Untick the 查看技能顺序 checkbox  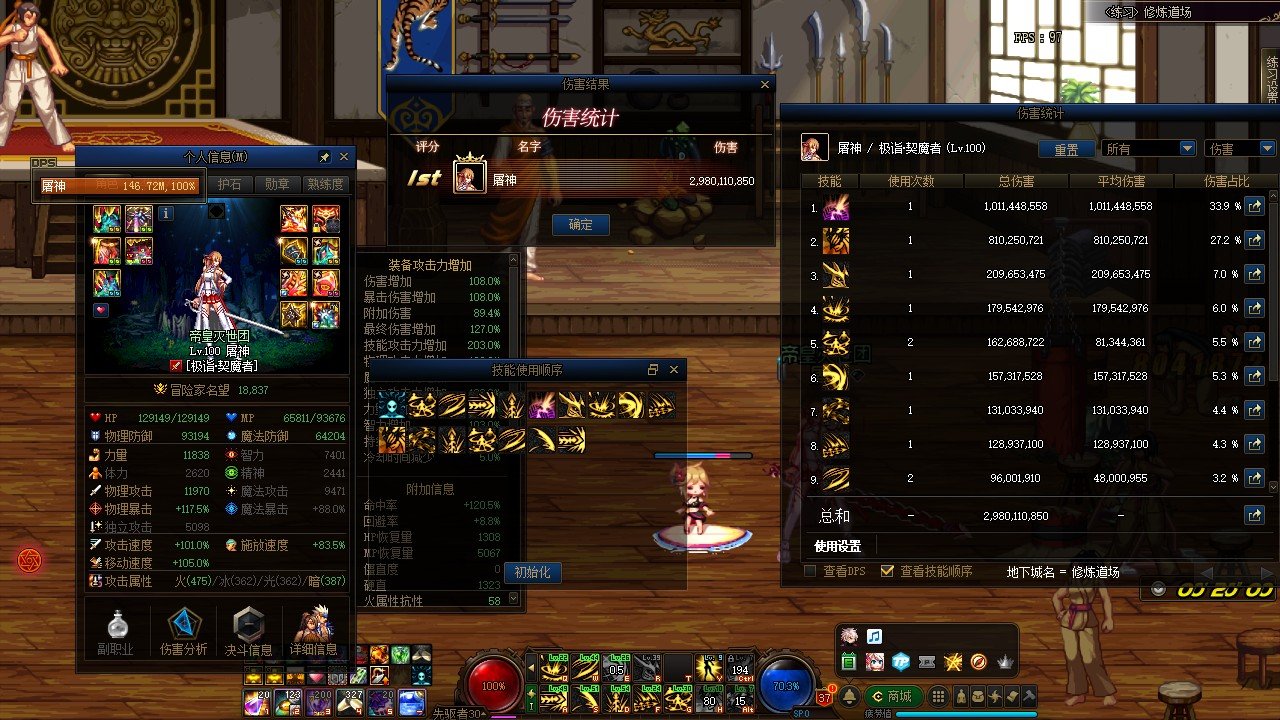tap(886, 572)
